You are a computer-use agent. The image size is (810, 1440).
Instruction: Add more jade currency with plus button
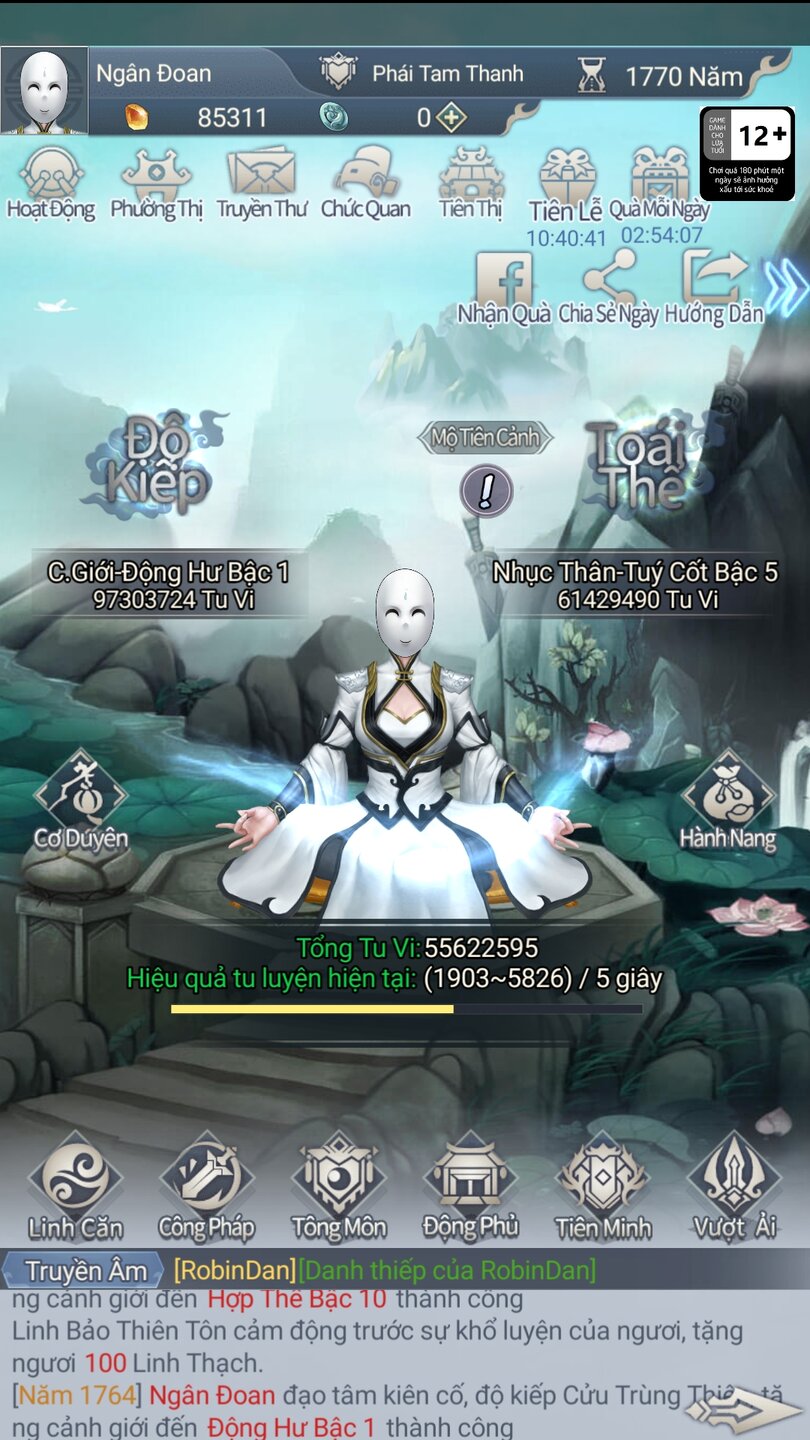point(452,118)
